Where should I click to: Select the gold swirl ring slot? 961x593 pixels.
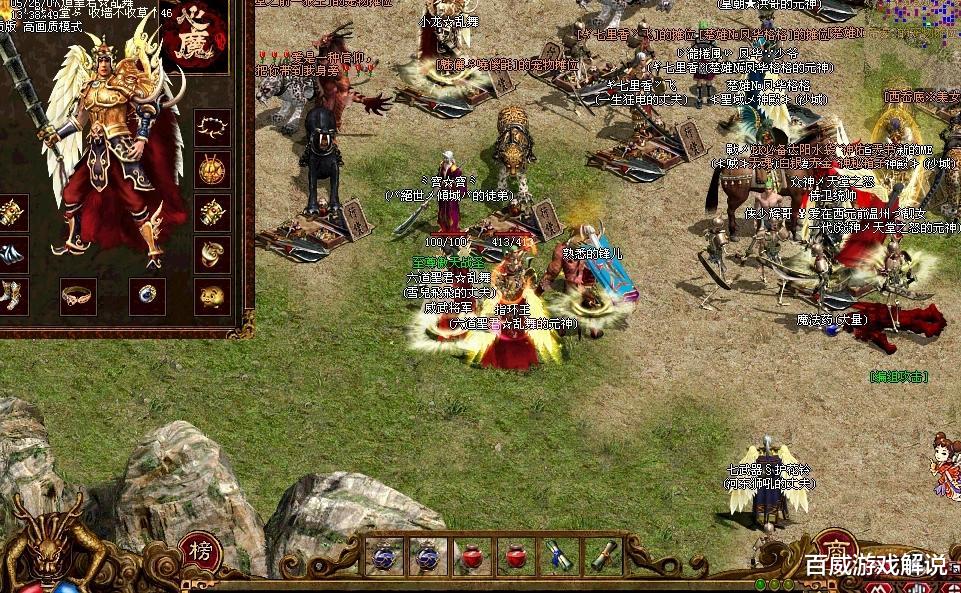click(212, 254)
